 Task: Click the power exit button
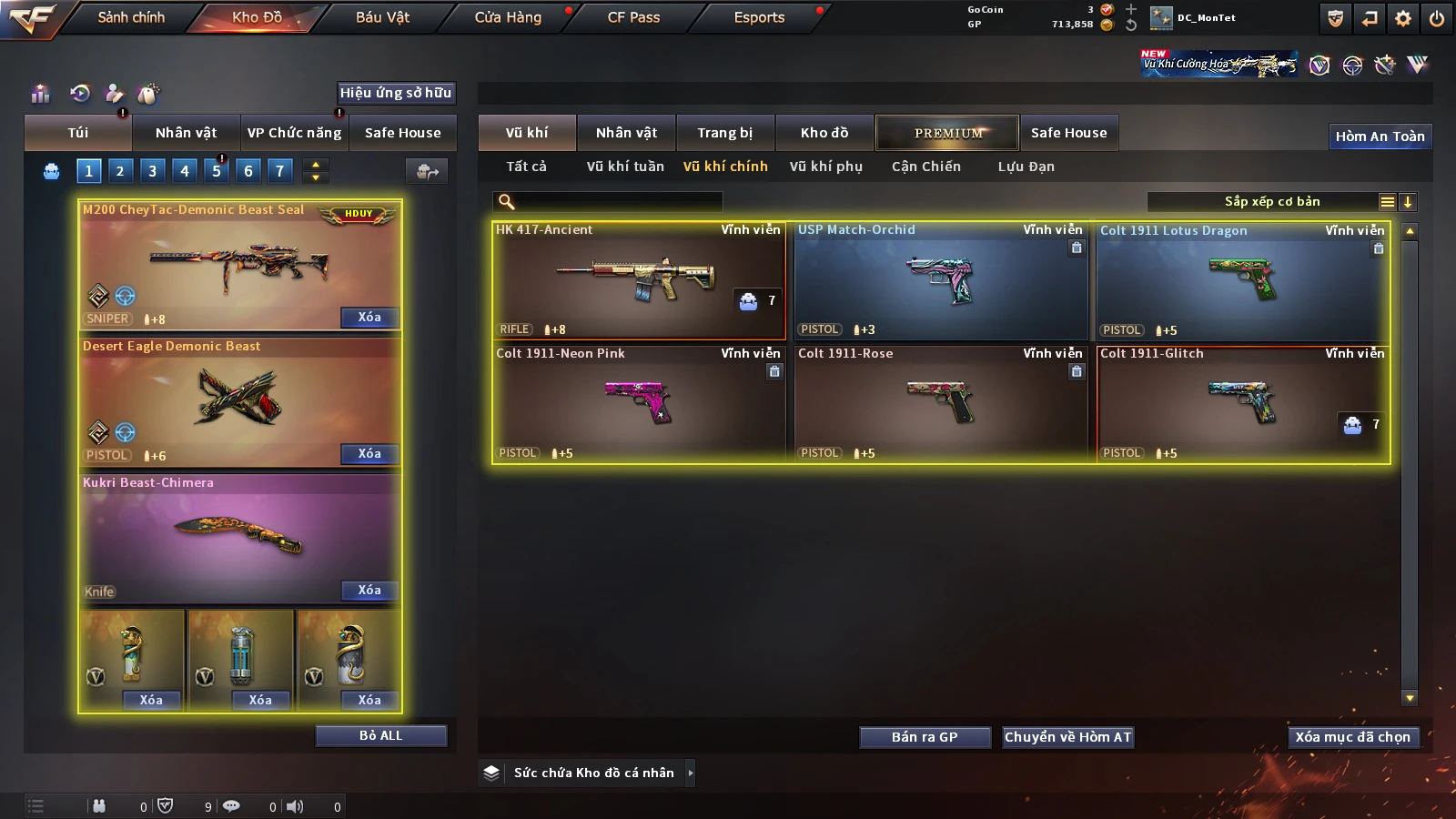click(1437, 18)
